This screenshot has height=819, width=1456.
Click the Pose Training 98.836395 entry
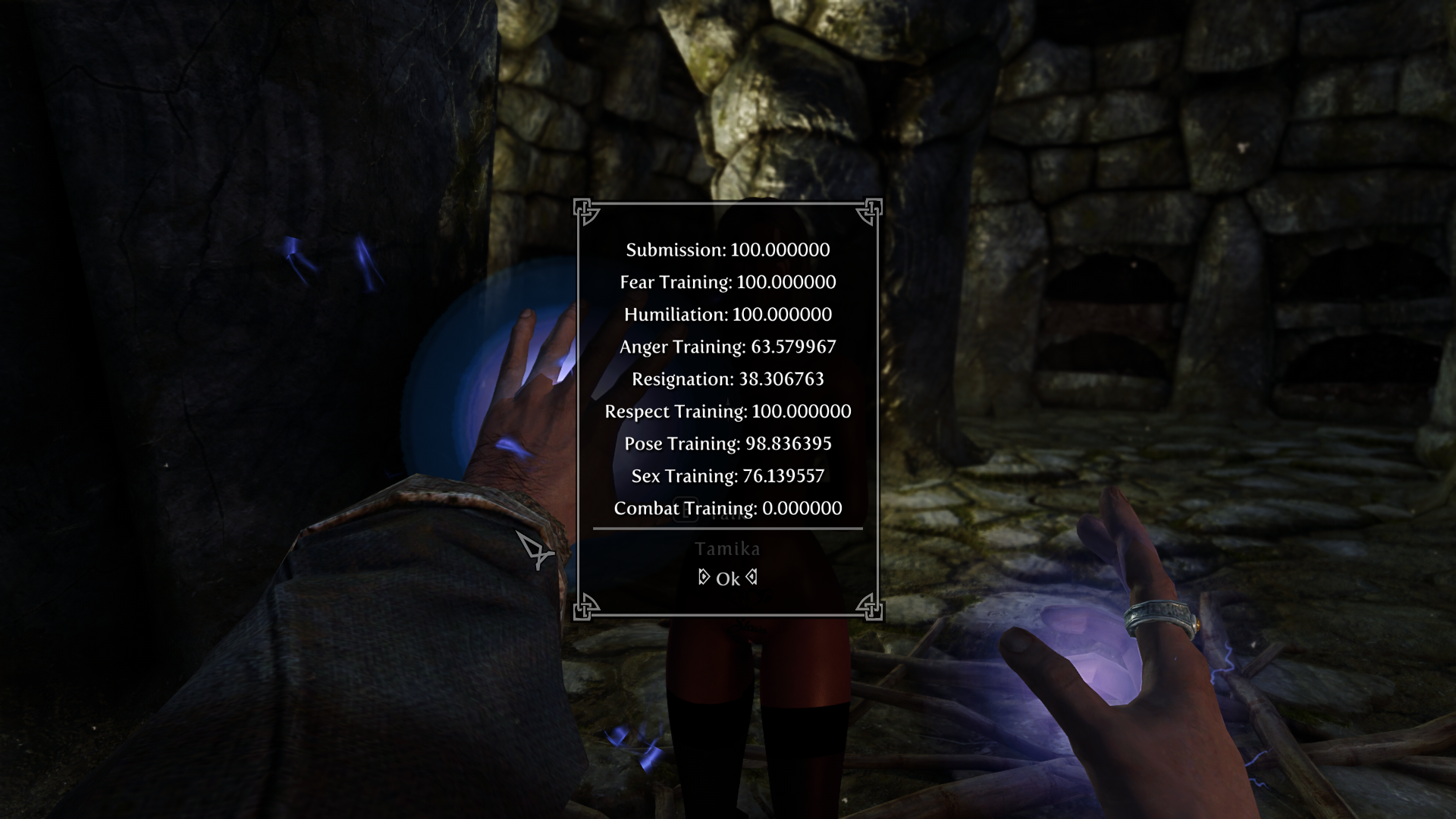point(726,444)
